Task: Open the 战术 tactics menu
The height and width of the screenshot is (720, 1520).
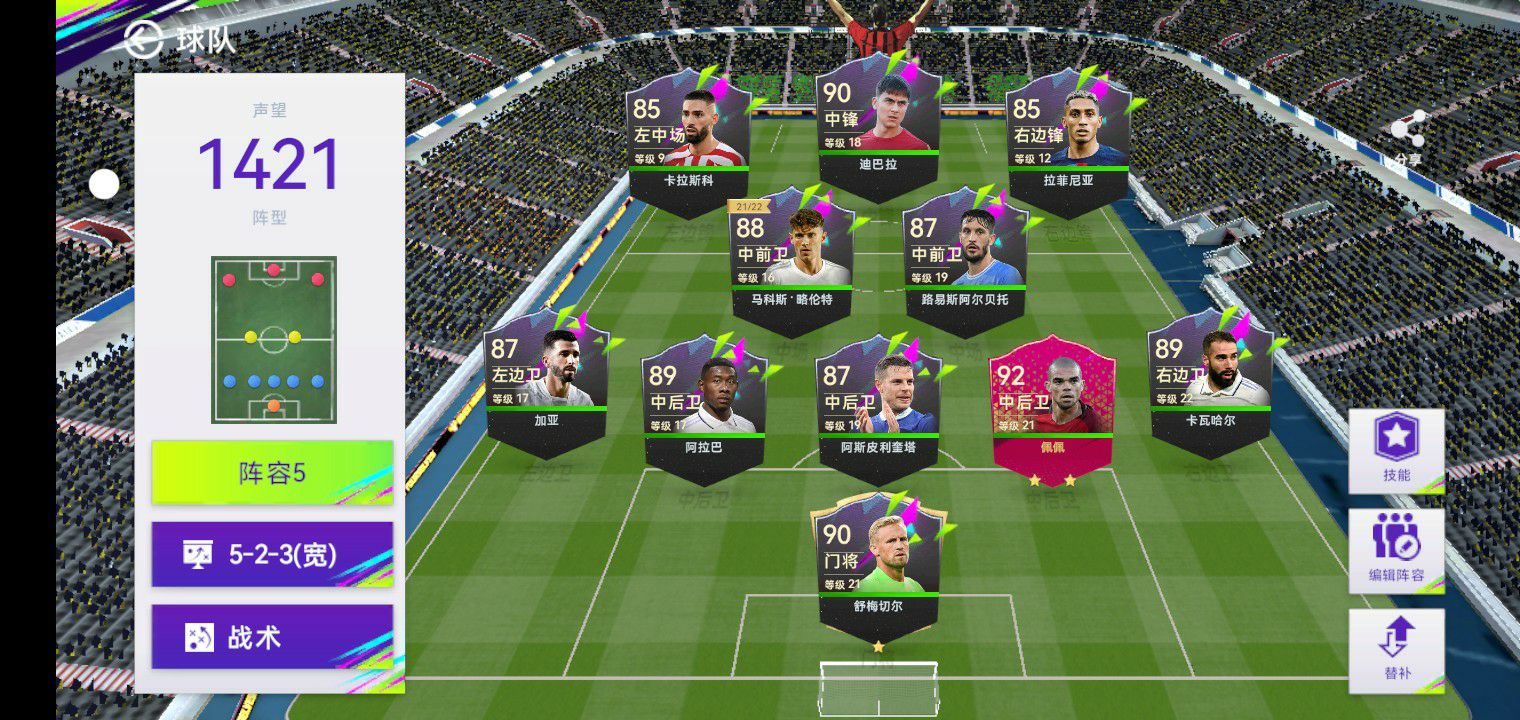Action: click(x=272, y=637)
